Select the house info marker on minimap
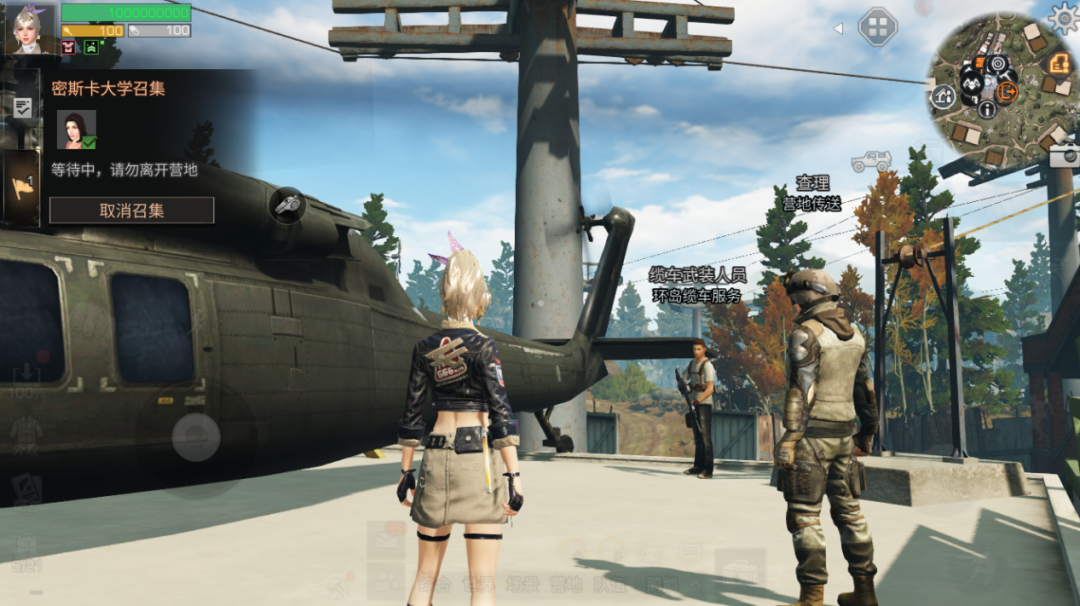The height and width of the screenshot is (606, 1080). coord(943,96)
